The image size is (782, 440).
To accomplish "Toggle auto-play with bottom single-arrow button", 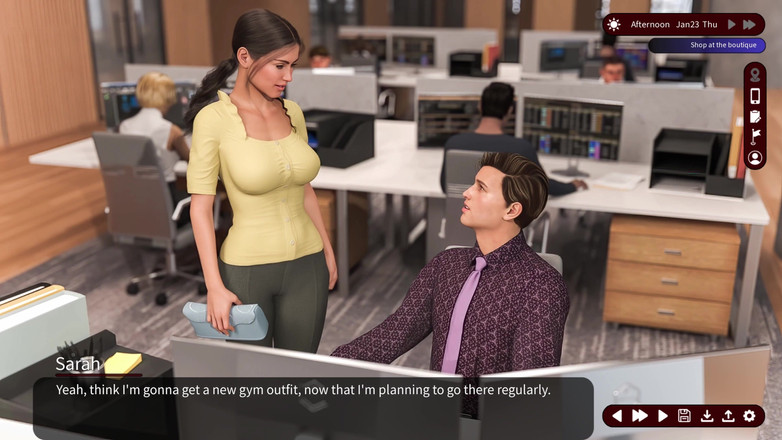I will [662, 416].
